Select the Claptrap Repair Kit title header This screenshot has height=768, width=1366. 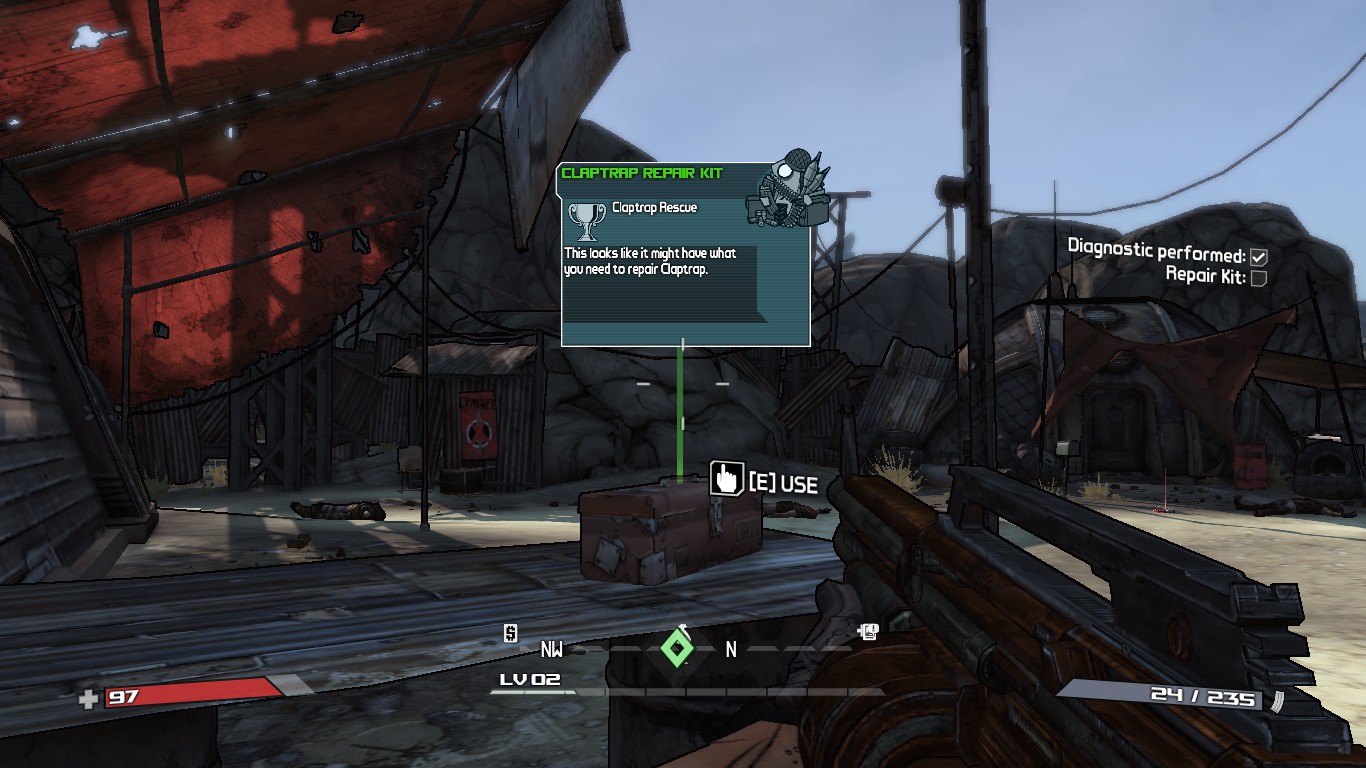point(642,173)
